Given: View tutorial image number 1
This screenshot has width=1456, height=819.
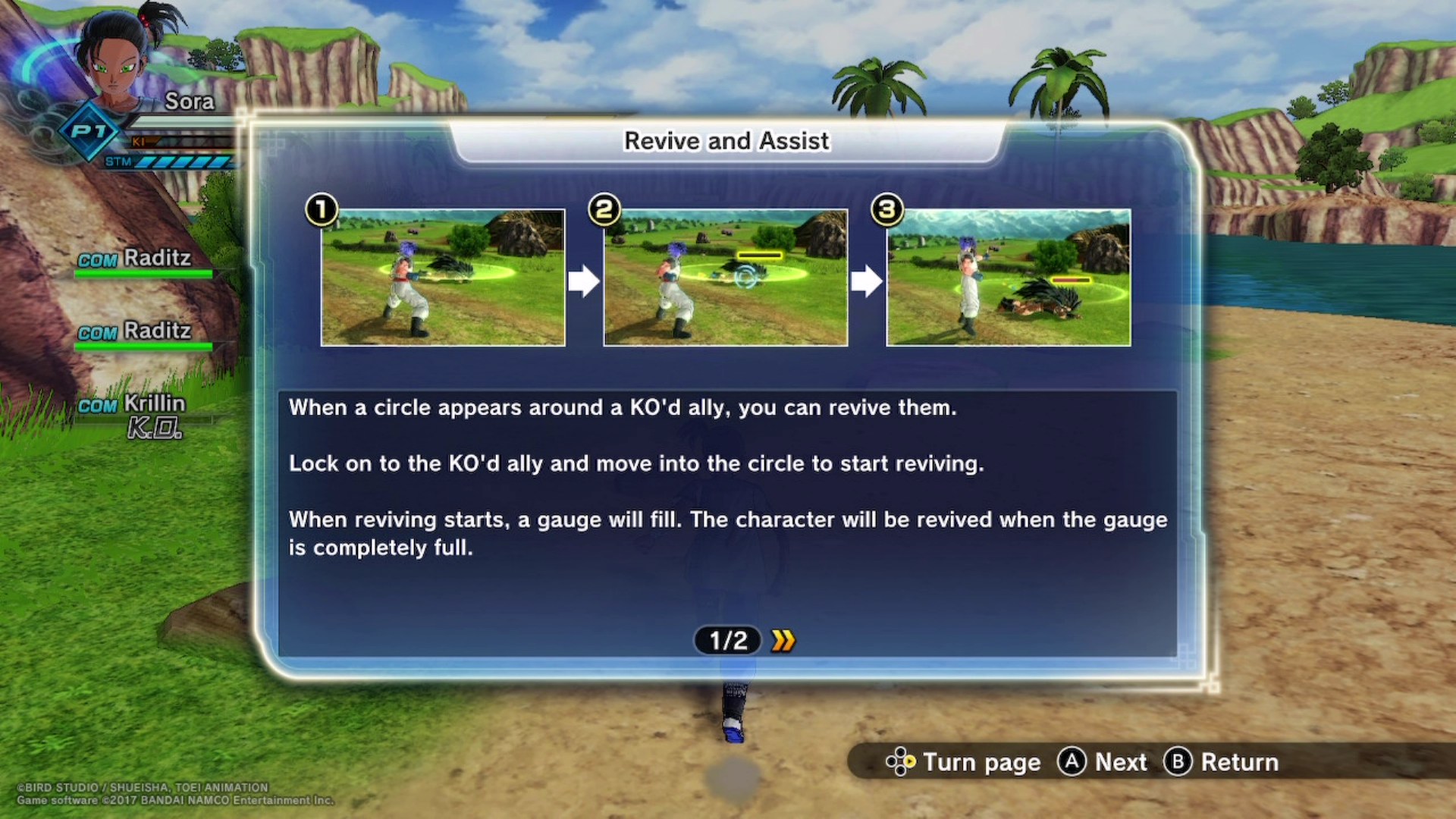Looking at the screenshot, I should (x=443, y=278).
